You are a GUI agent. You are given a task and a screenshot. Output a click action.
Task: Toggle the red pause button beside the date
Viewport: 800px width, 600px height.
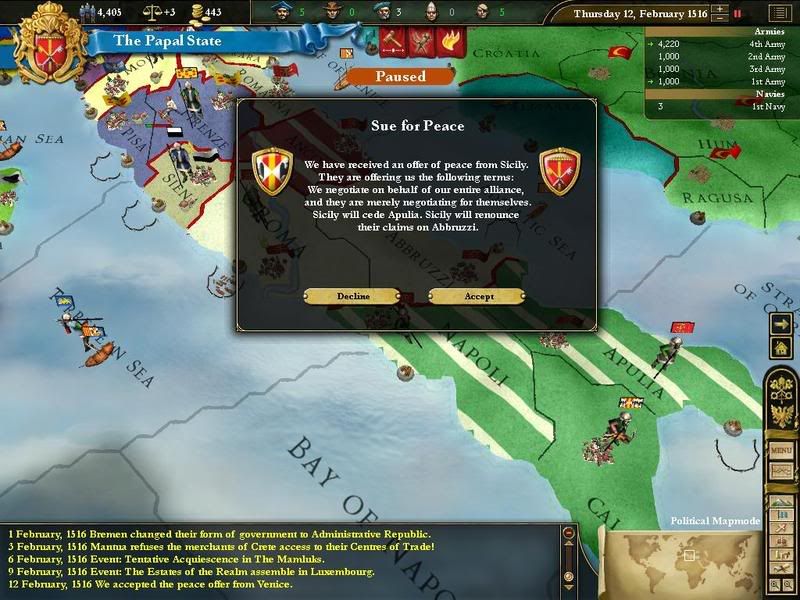(x=738, y=14)
